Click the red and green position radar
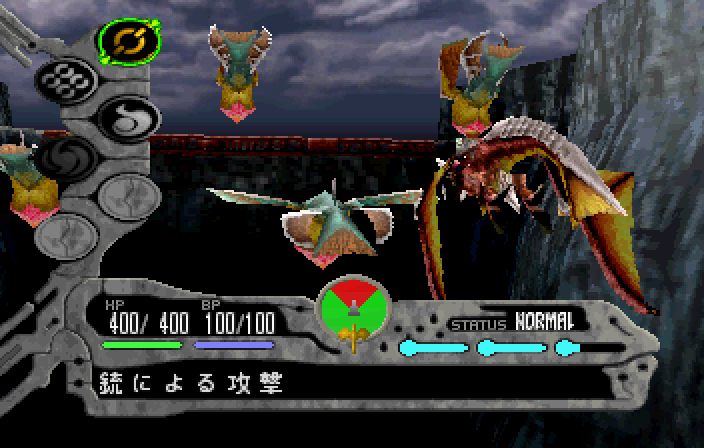Screen dimensions: 704x448 (352, 307)
